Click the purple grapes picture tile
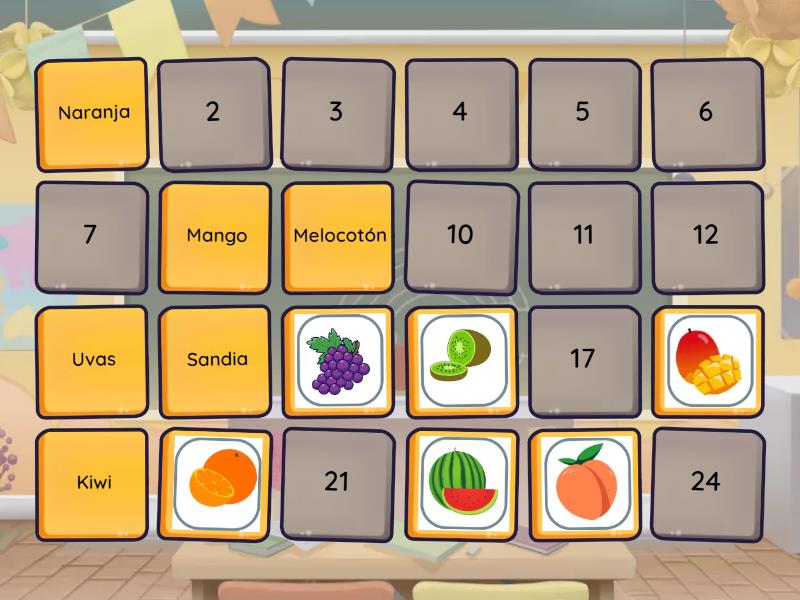Screen dimensions: 800x600 coord(339,360)
